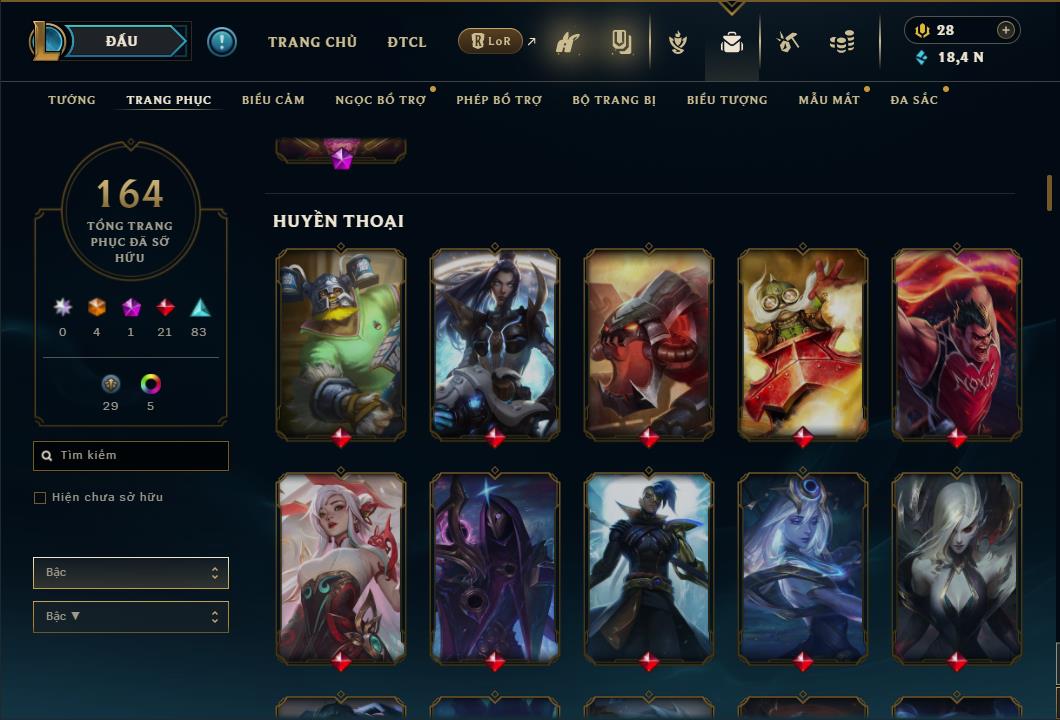Open the LoR link
This screenshot has width=1060, height=720.
click(x=491, y=41)
